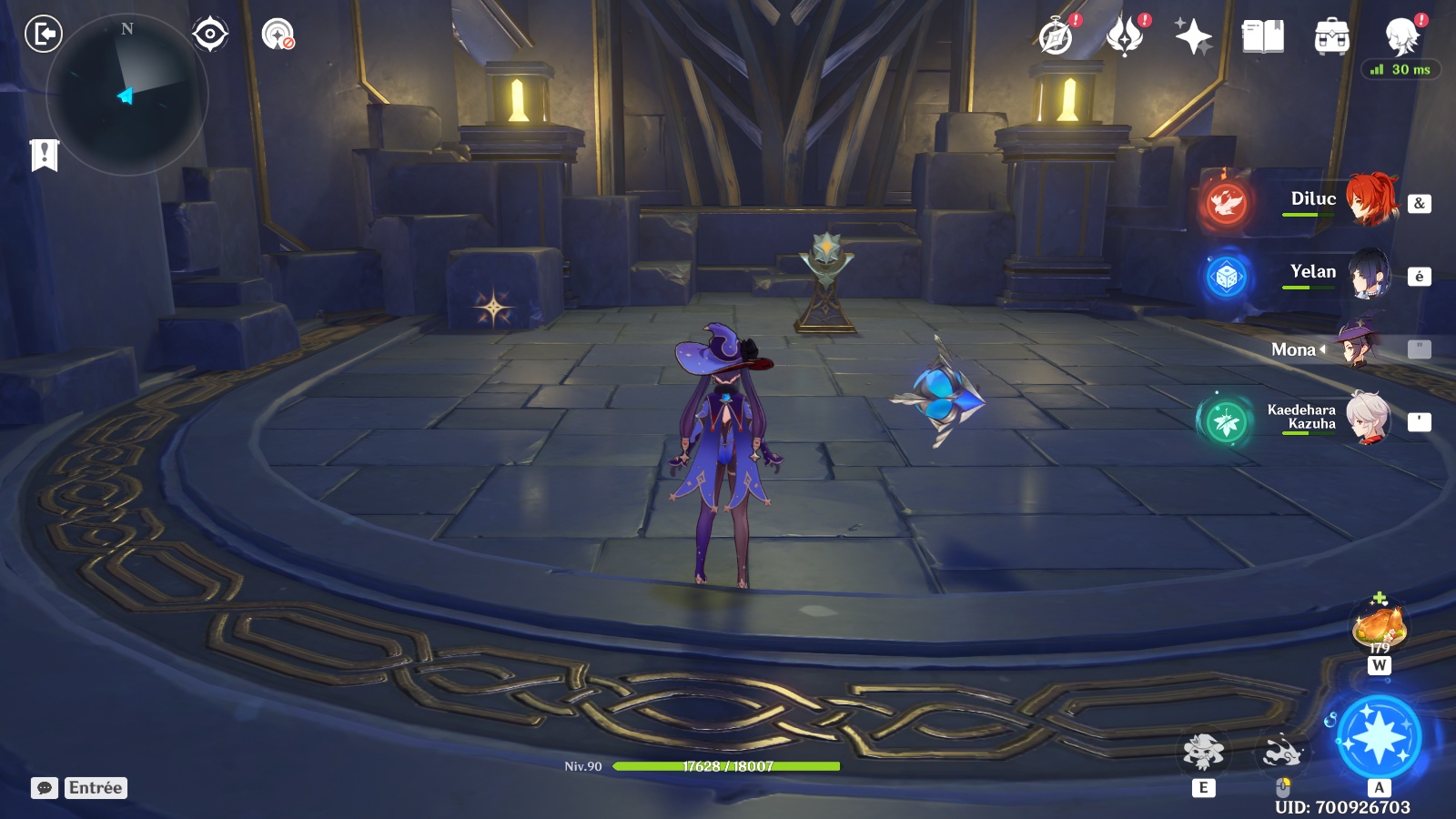Image resolution: width=1456 pixels, height=819 pixels.
Task: Use the roast chicken food item
Action: 1380,627
